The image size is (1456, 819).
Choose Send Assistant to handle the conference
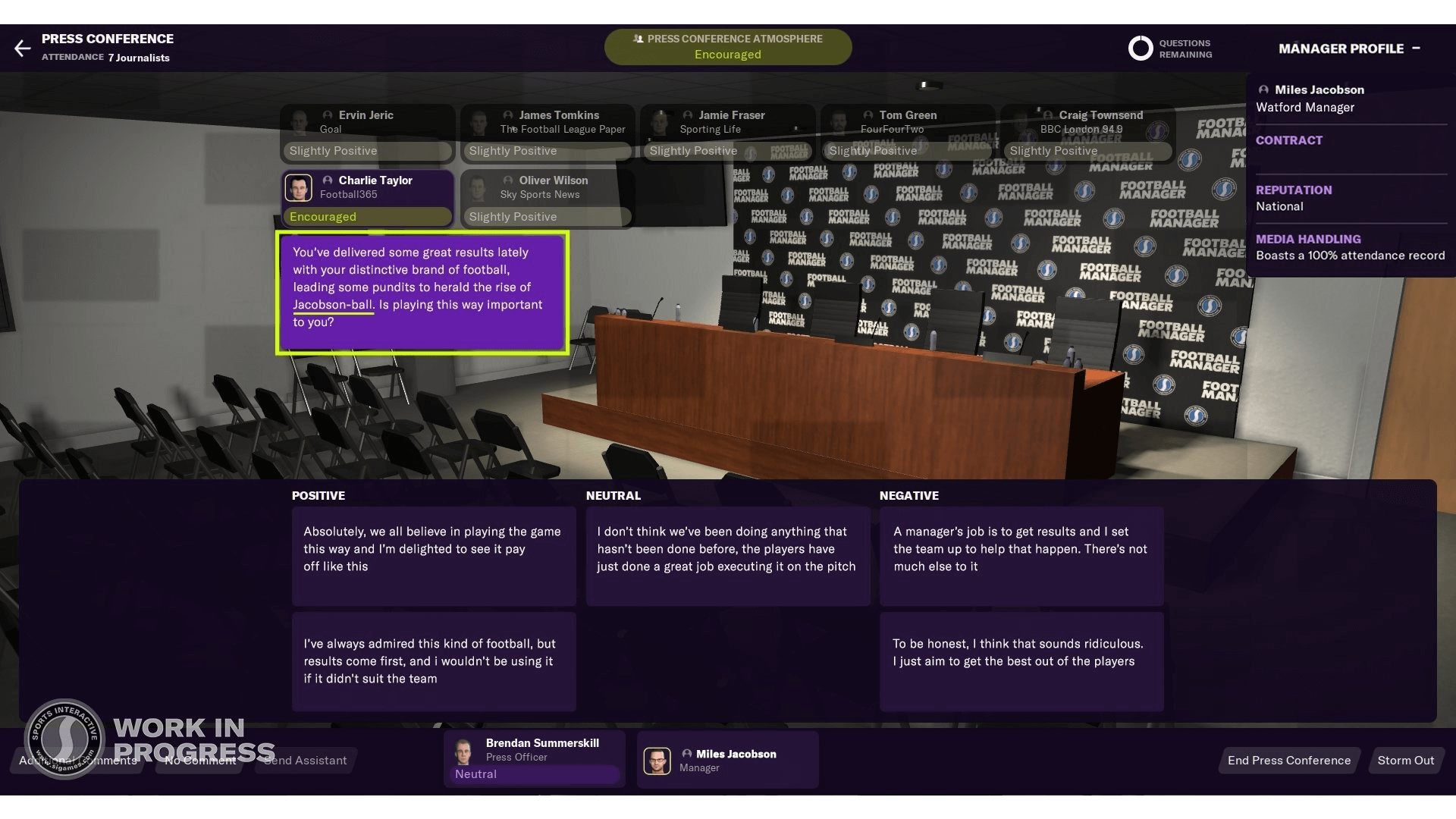pos(304,760)
